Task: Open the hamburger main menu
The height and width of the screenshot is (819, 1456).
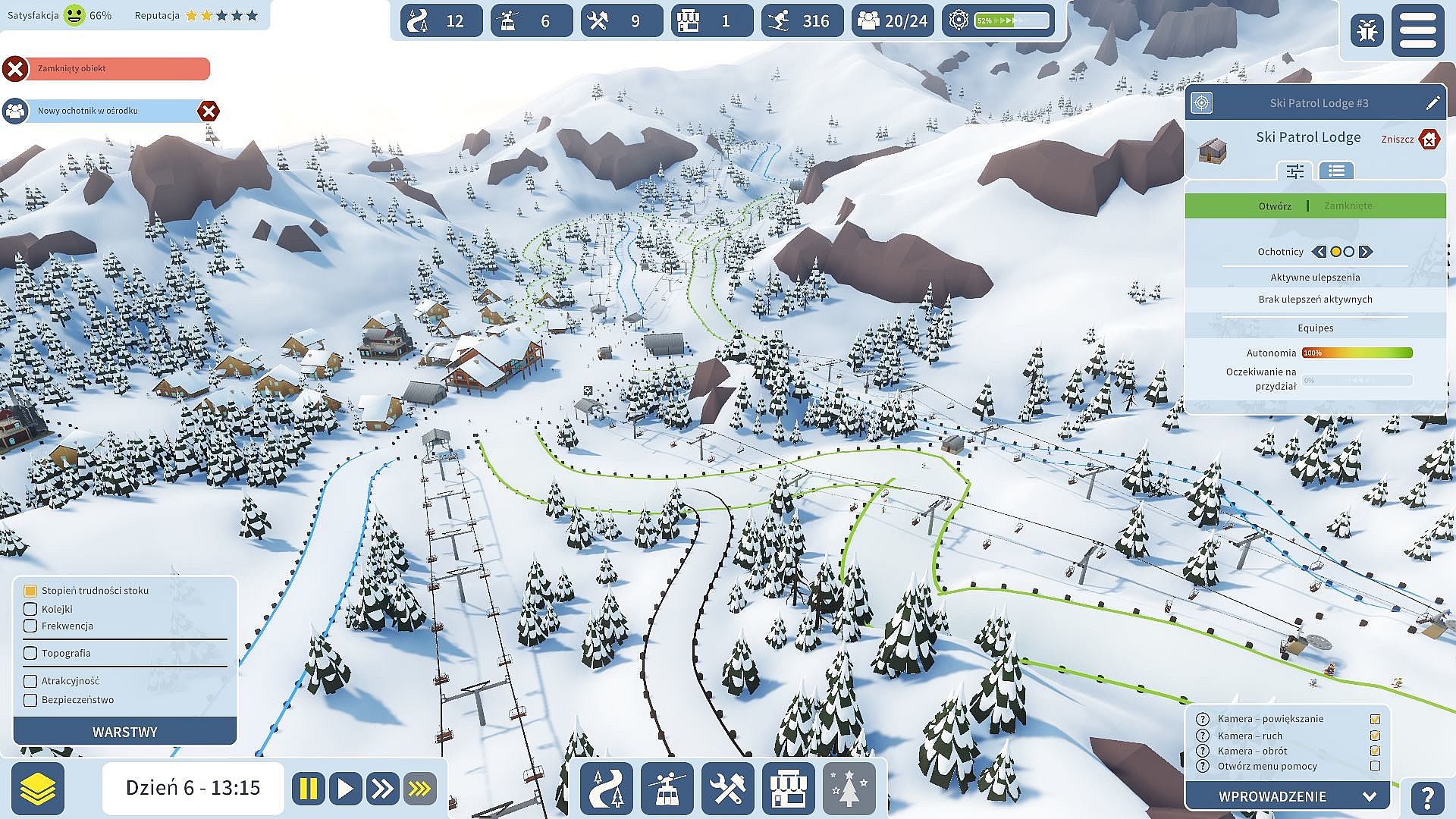Action: 1417,30
